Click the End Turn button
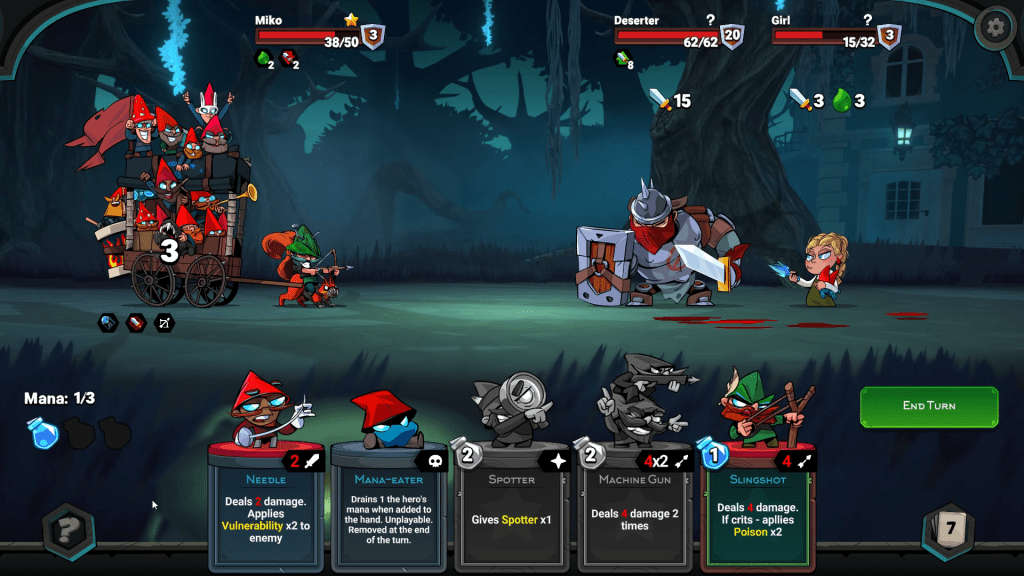The image size is (1024, 576). click(x=929, y=406)
